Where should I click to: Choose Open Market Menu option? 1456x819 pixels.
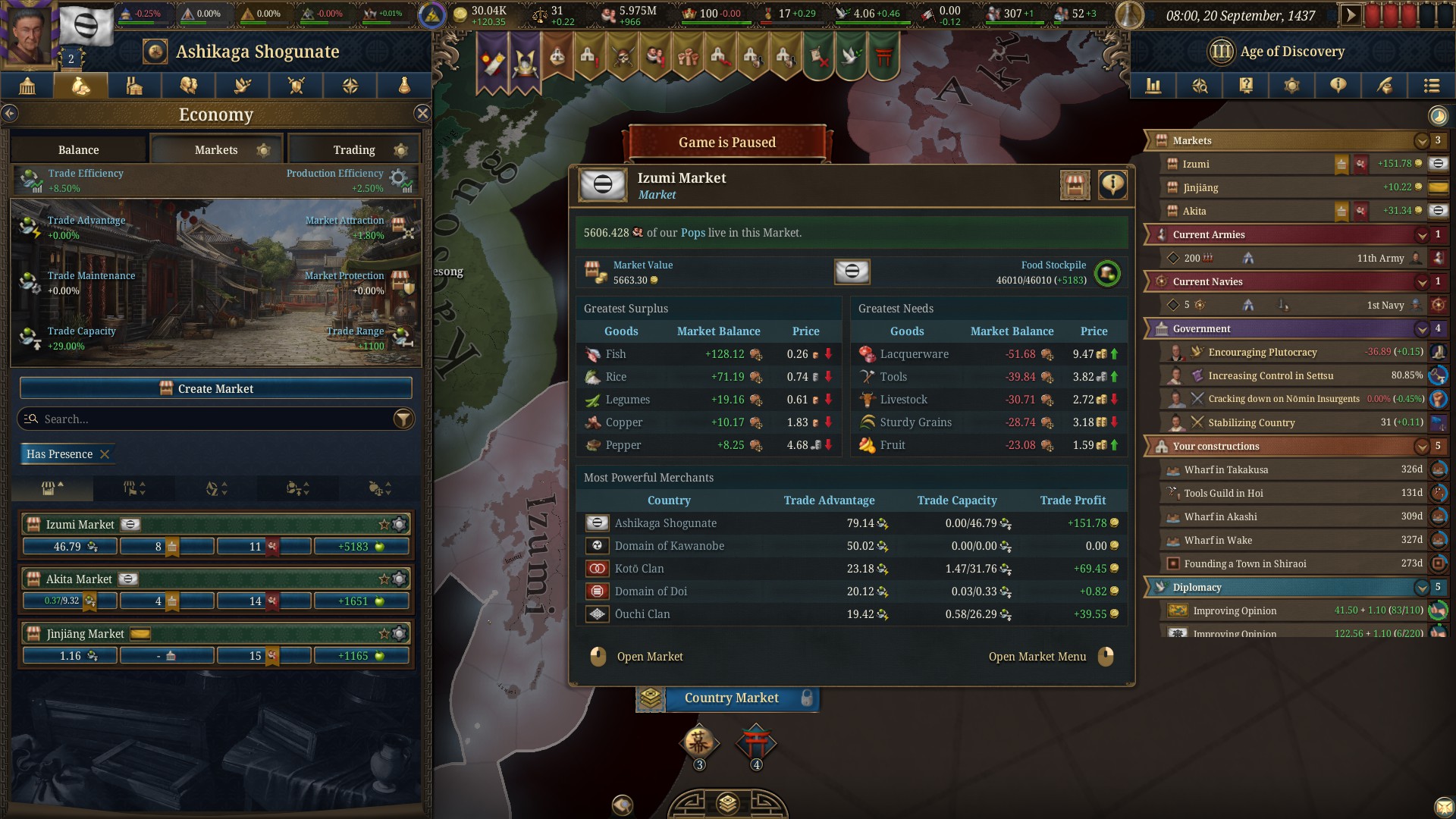coord(1037,657)
